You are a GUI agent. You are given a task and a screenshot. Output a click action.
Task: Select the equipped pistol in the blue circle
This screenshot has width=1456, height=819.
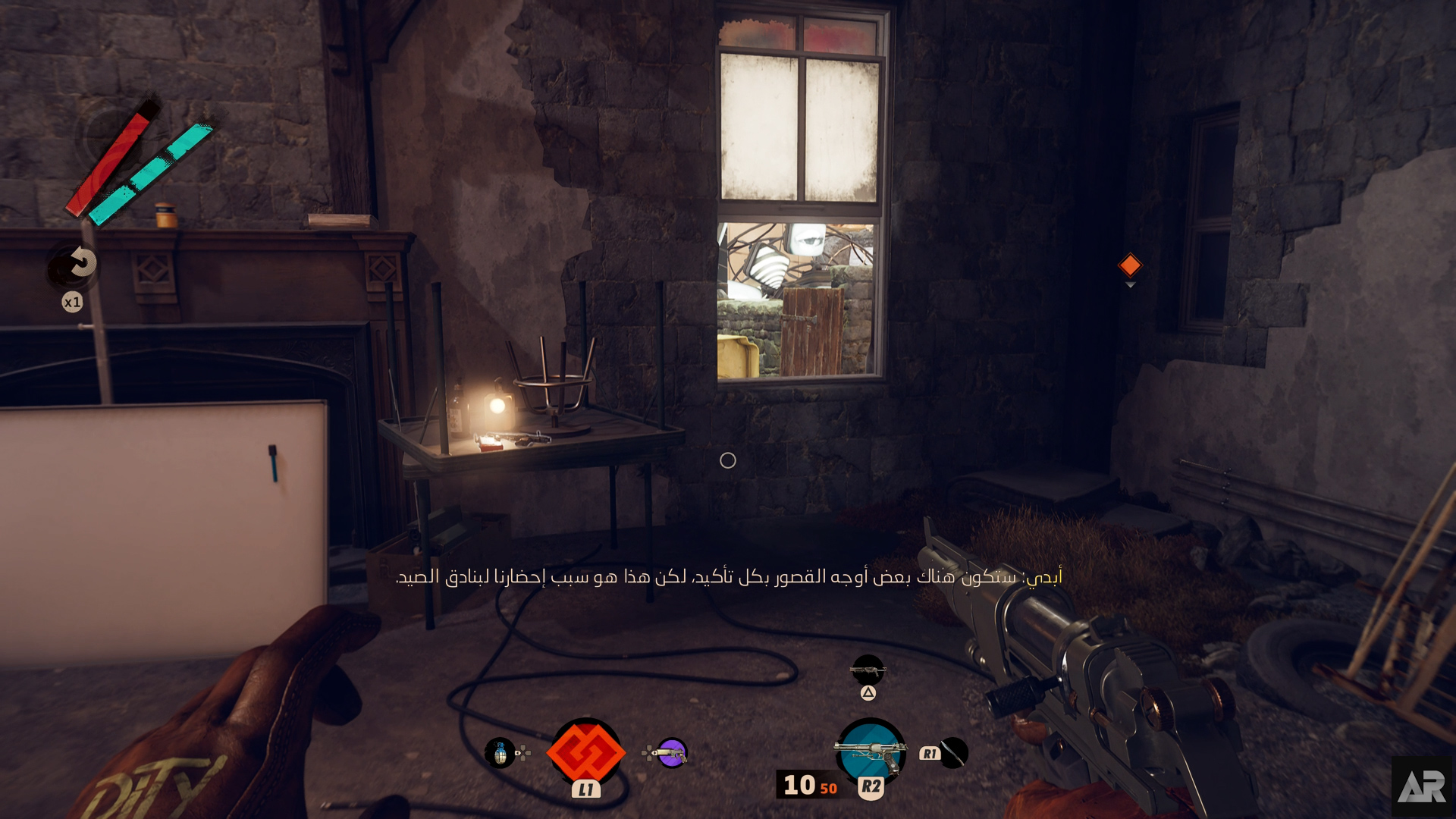871,751
